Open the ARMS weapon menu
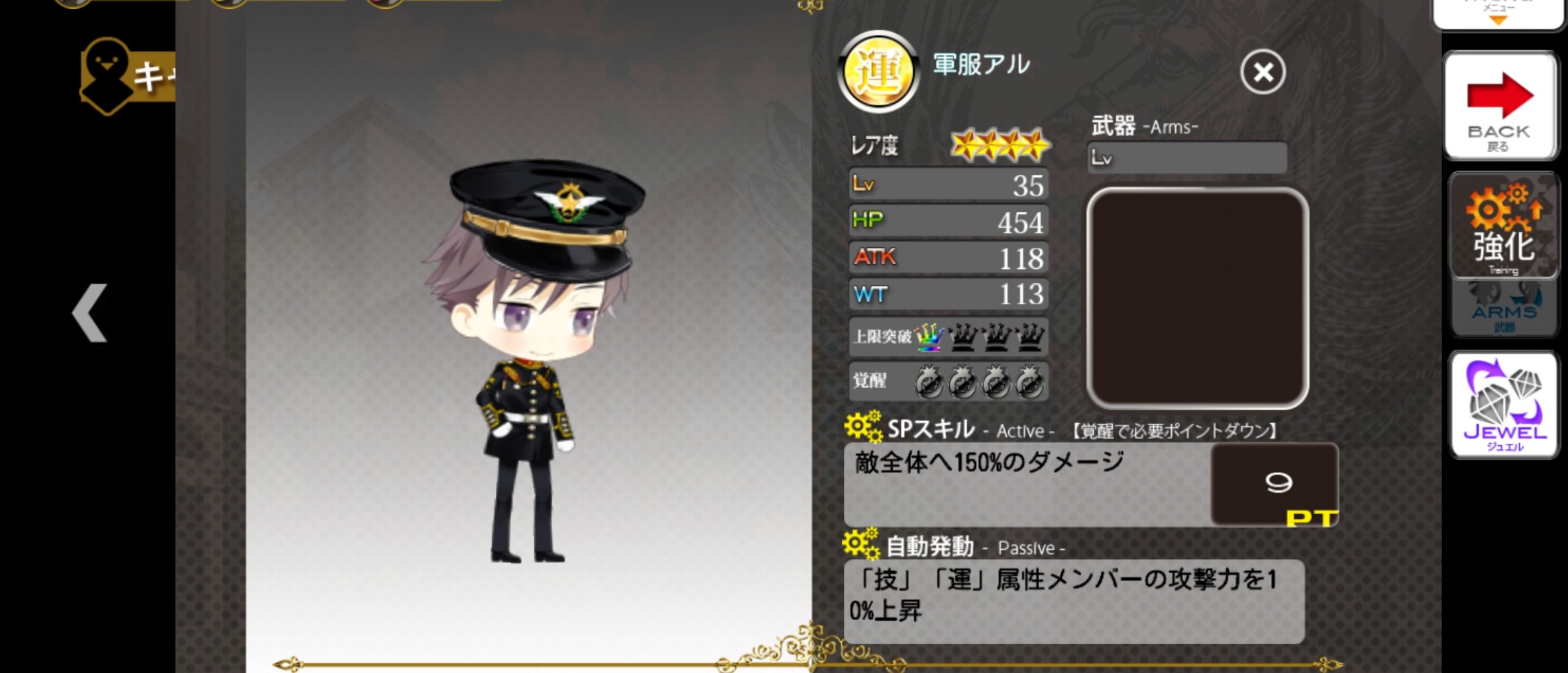The width and height of the screenshot is (1568, 673). pos(1504,309)
